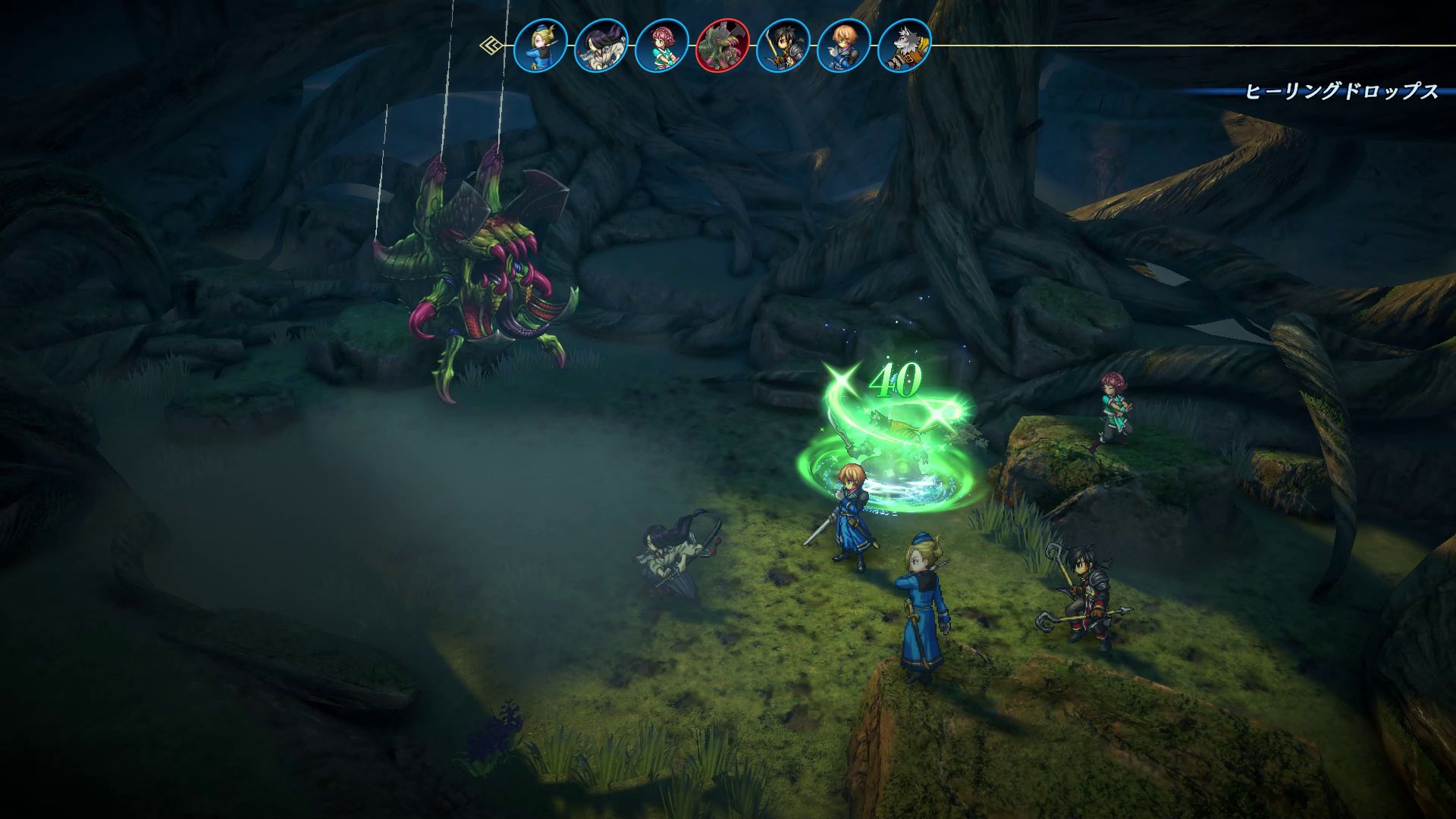This screenshot has width=1456, height=819.
Task: Choose the pink-haired girl turn portrait
Action: click(x=662, y=45)
